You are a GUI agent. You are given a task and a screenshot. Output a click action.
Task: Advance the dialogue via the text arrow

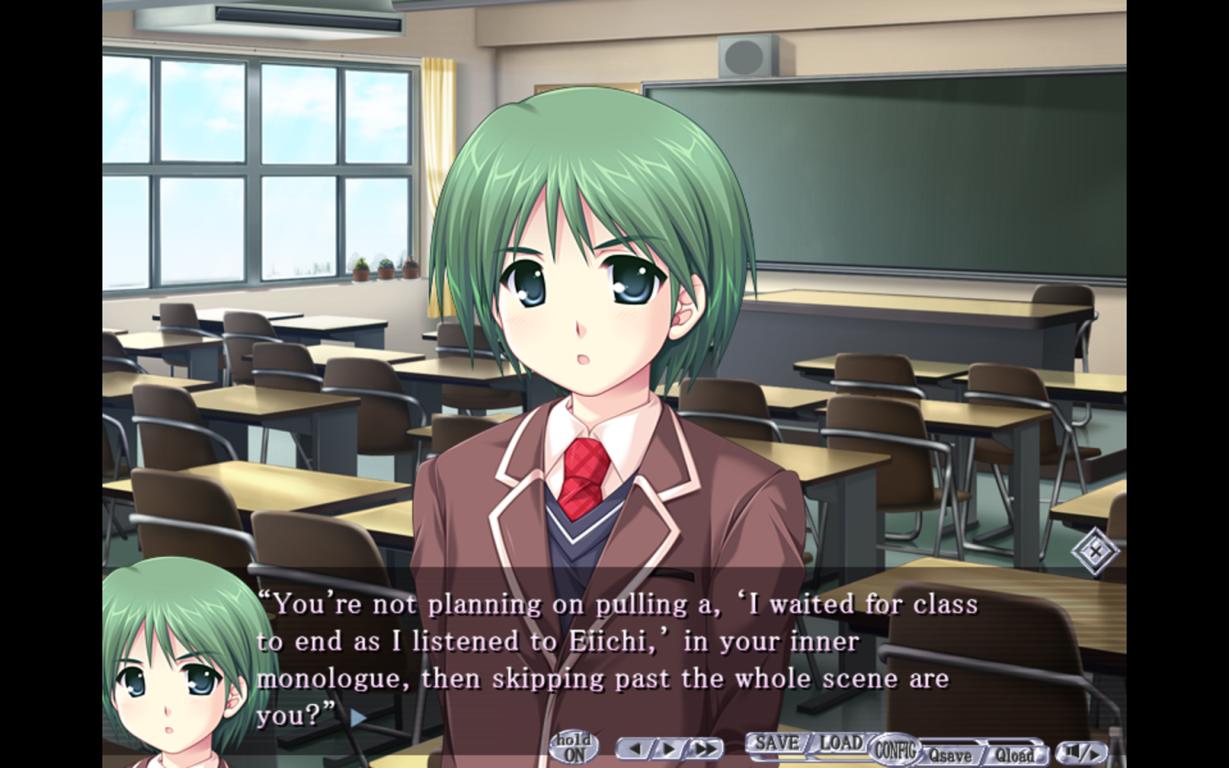tap(358, 717)
